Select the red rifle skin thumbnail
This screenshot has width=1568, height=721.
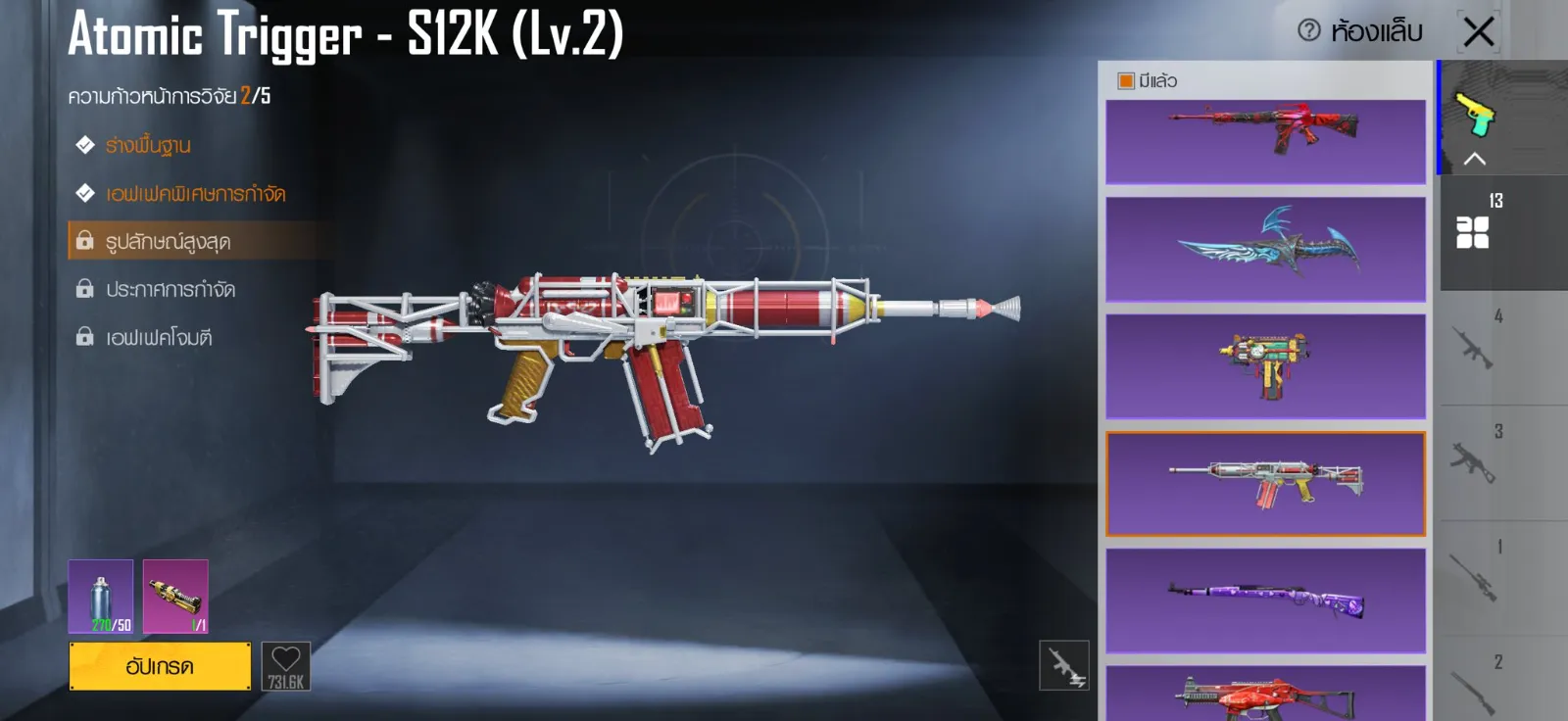pyautogui.click(x=1265, y=141)
